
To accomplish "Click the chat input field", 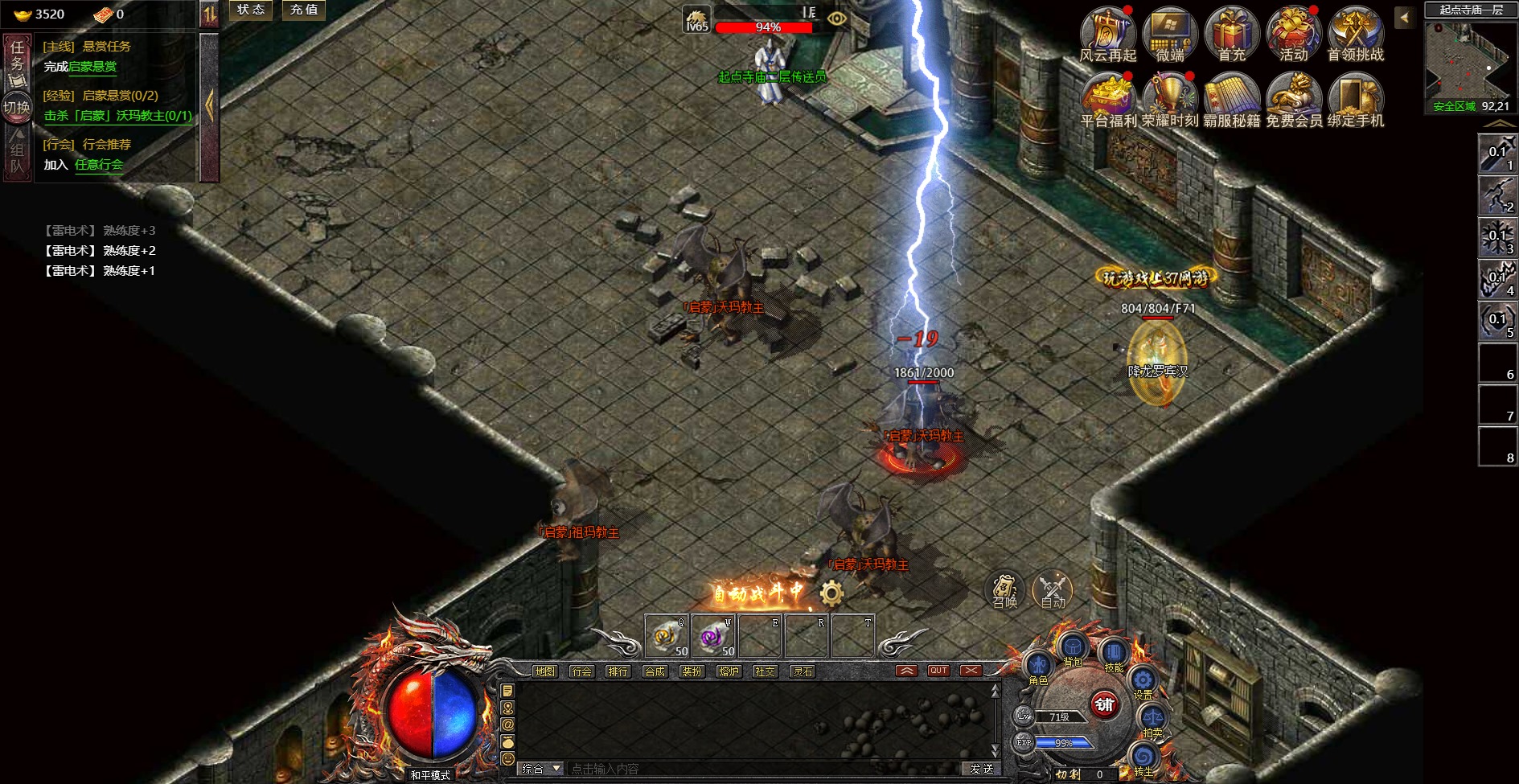I will pyautogui.click(x=764, y=769).
